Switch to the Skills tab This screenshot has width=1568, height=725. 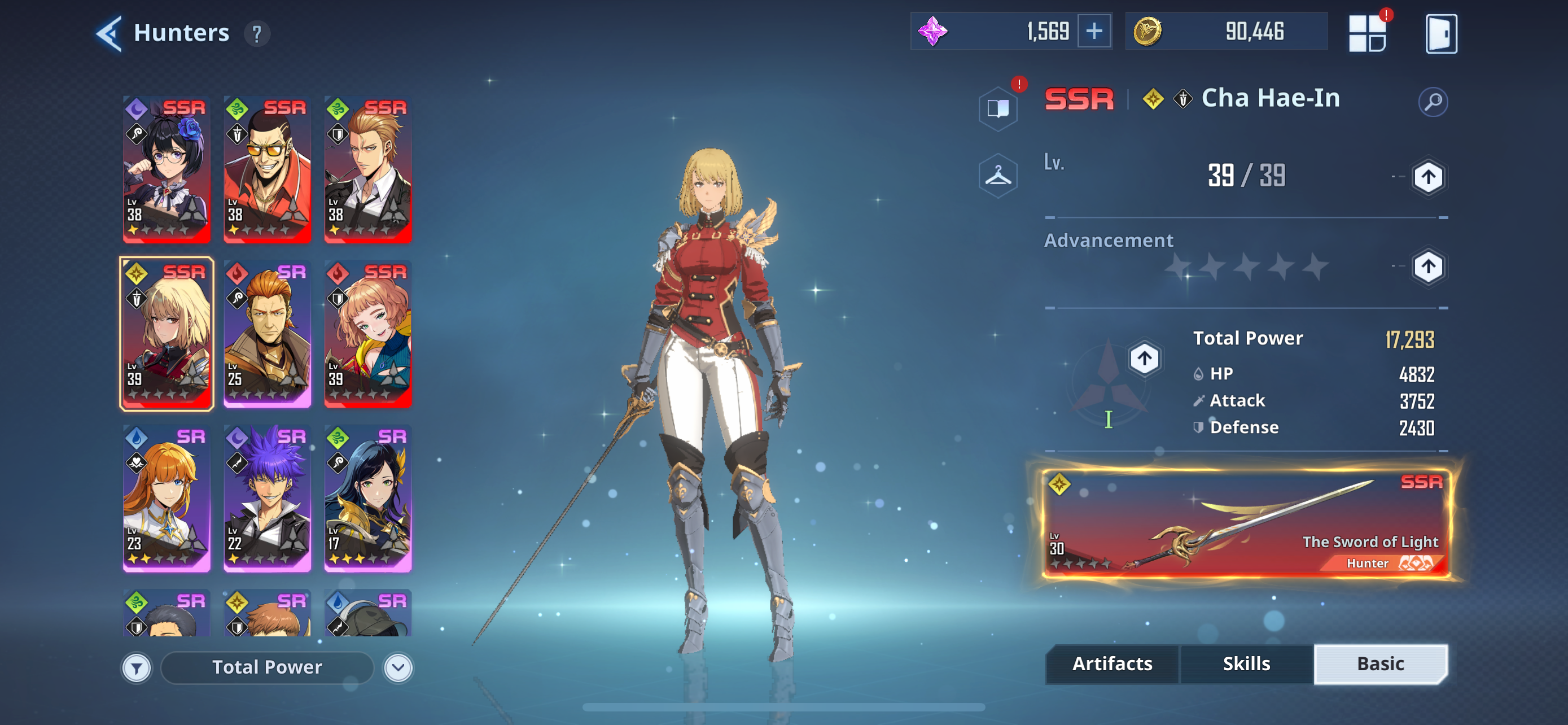[1246, 663]
